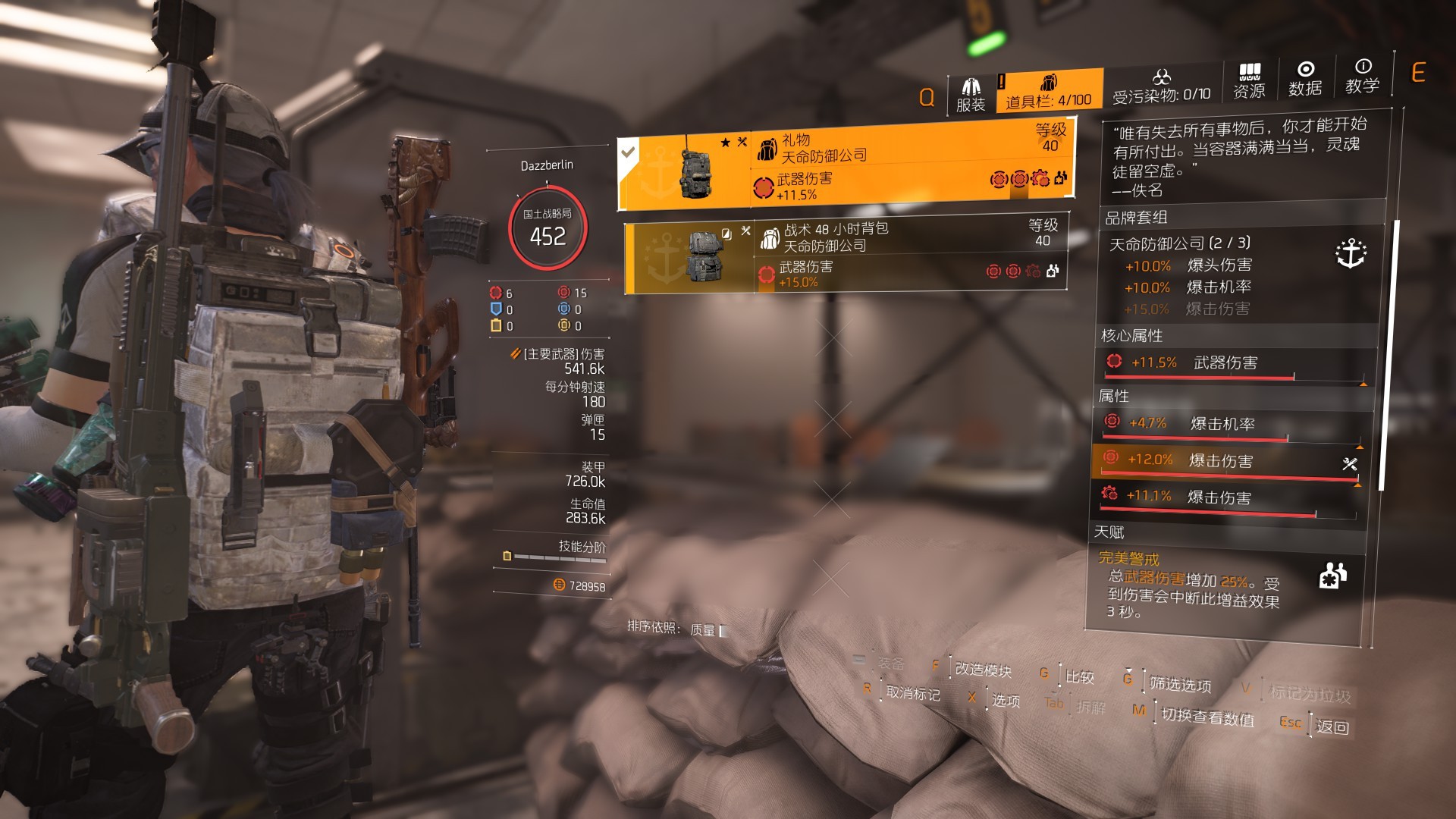
Task: Go back with 返回
Action: 1332,726
